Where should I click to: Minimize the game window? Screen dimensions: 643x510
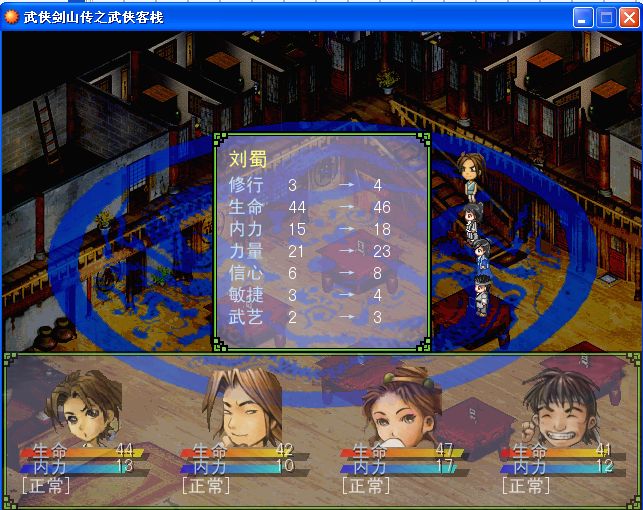[584, 17]
